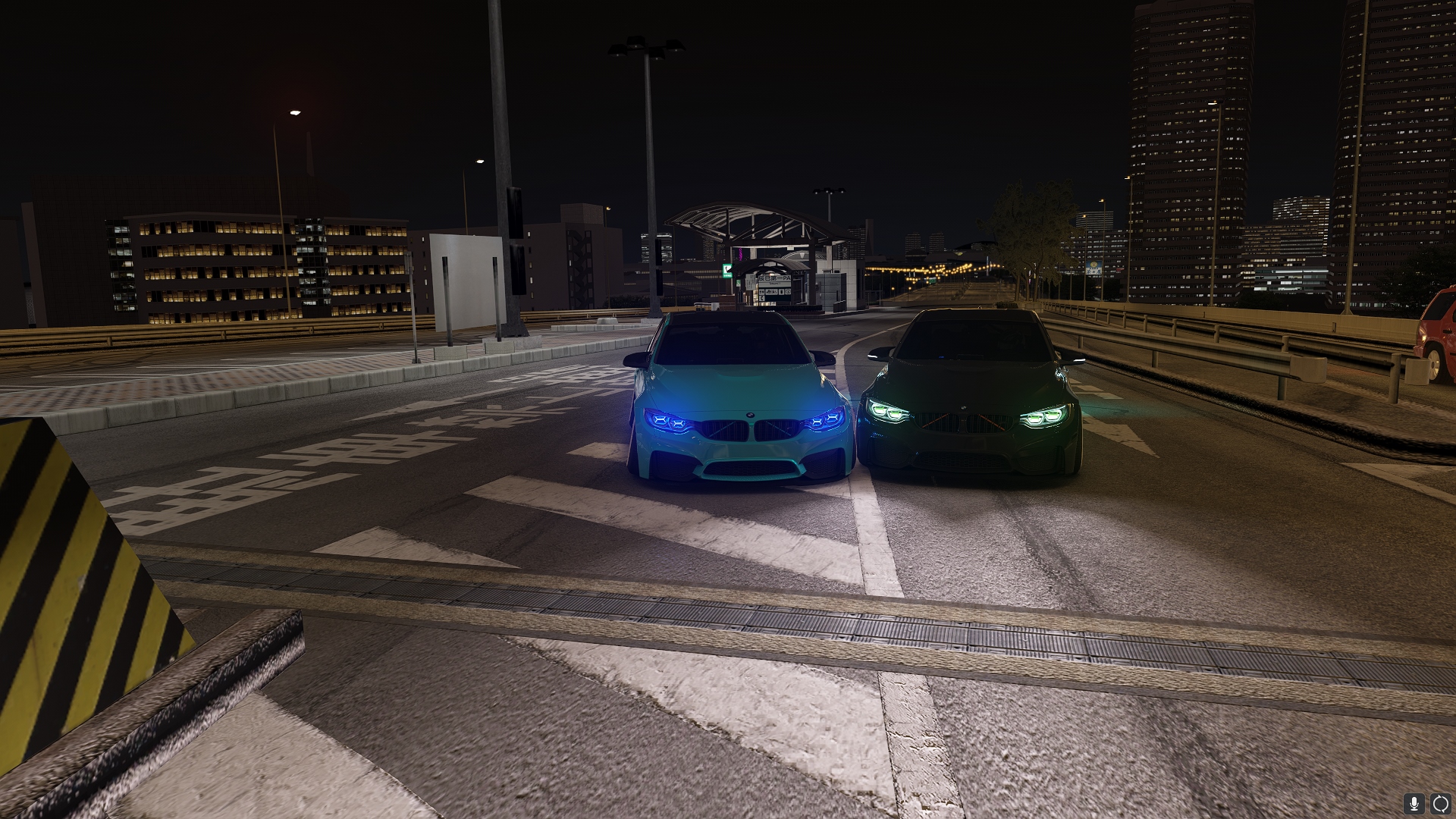Toggle the microphone icon
The width and height of the screenshot is (1456, 819).
click(1414, 804)
